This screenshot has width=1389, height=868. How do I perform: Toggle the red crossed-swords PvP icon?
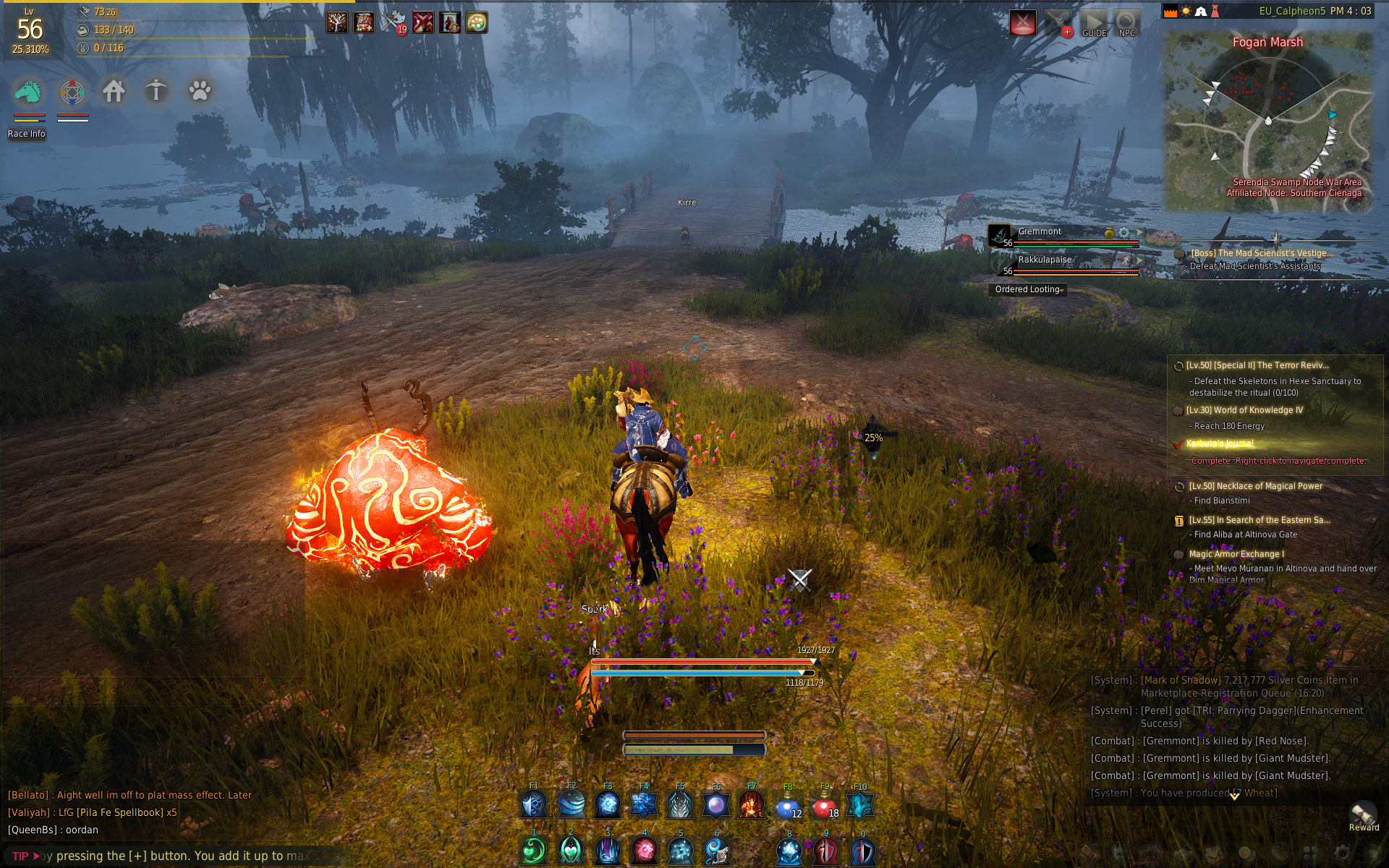[1022, 23]
